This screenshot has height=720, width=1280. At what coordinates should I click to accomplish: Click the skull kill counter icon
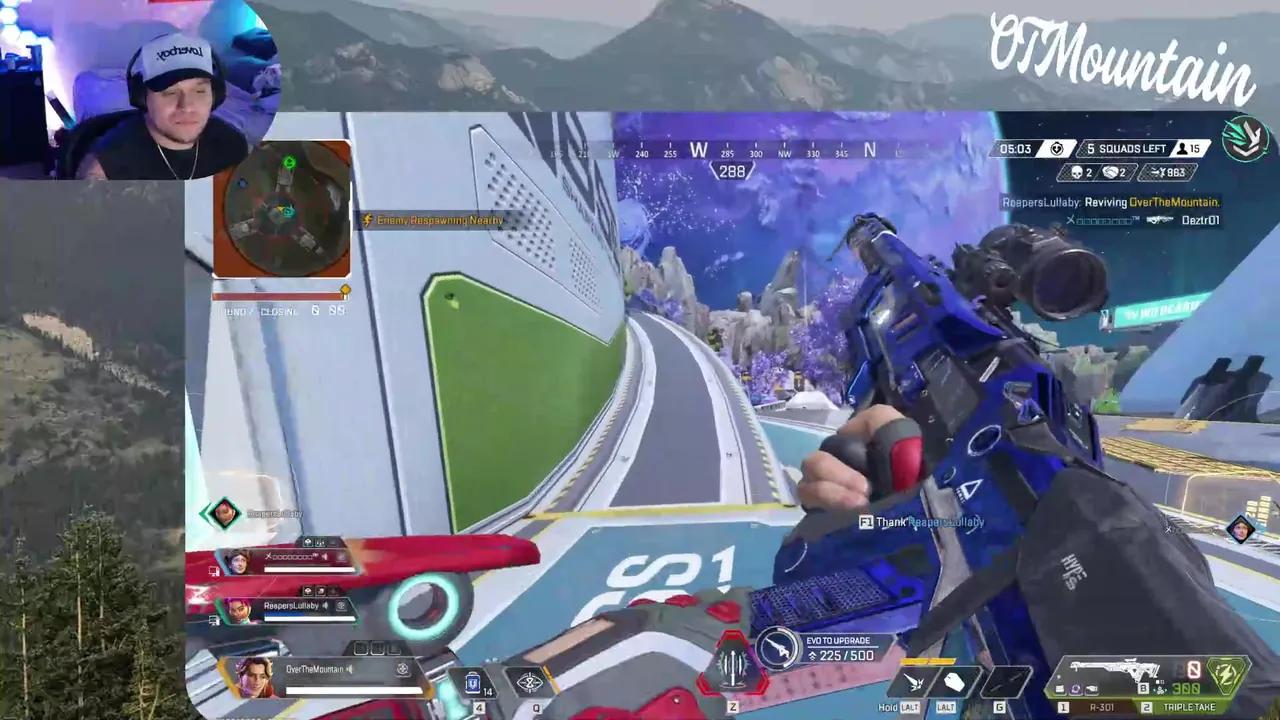click(1077, 170)
